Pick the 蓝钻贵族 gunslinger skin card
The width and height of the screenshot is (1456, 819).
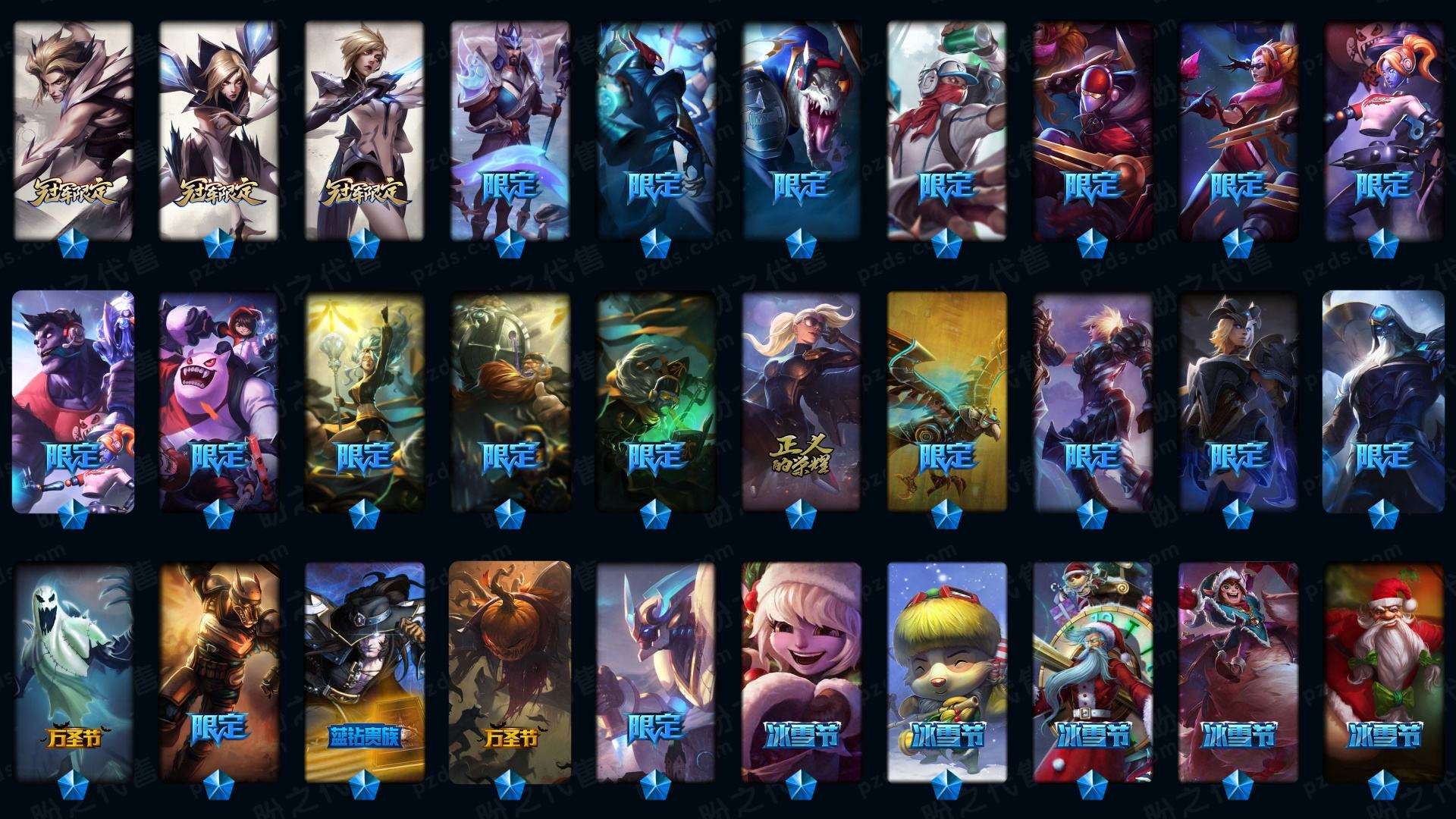pos(364,671)
